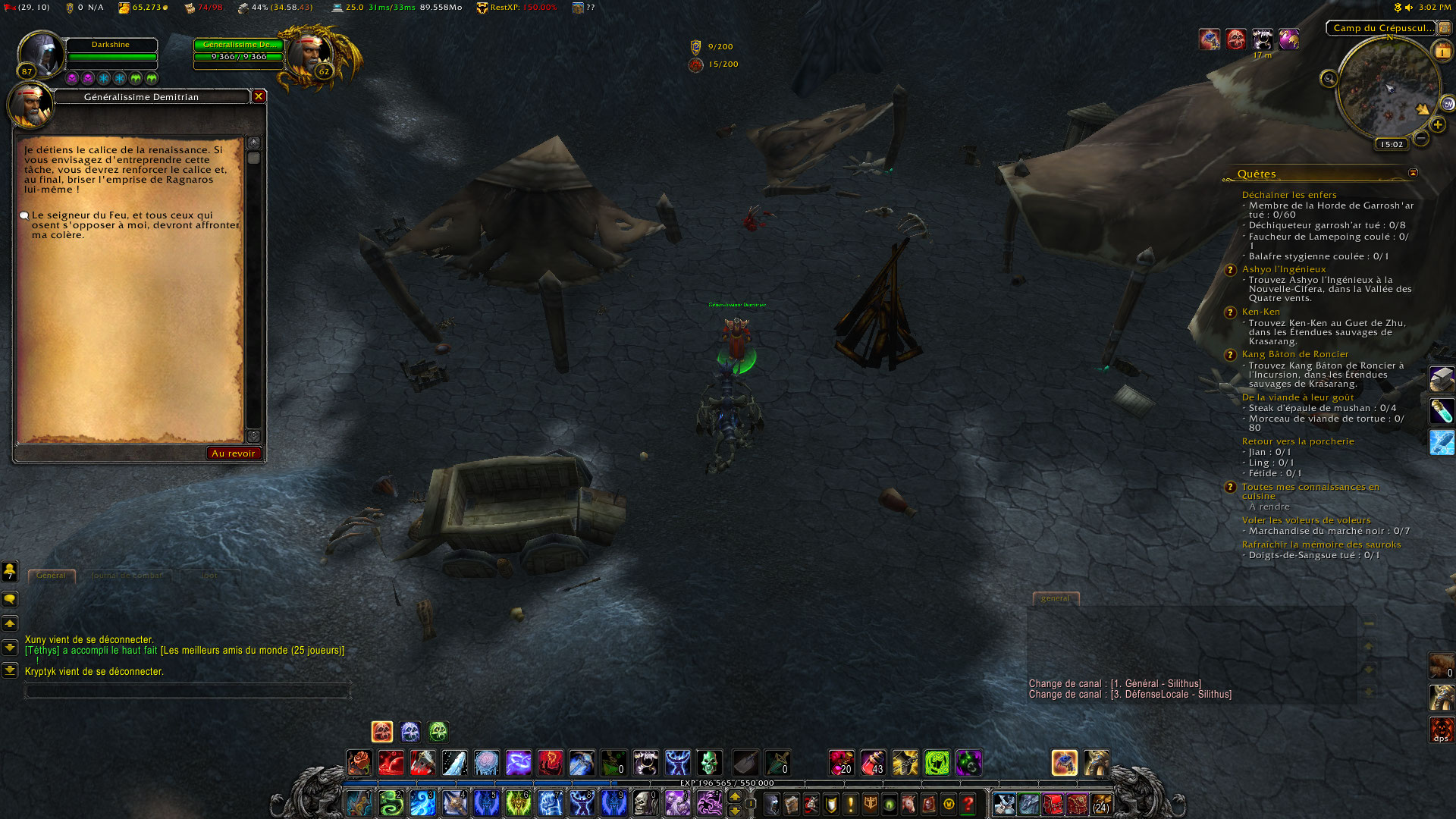
Task: Select the orange skull stance button
Action: tap(382, 732)
